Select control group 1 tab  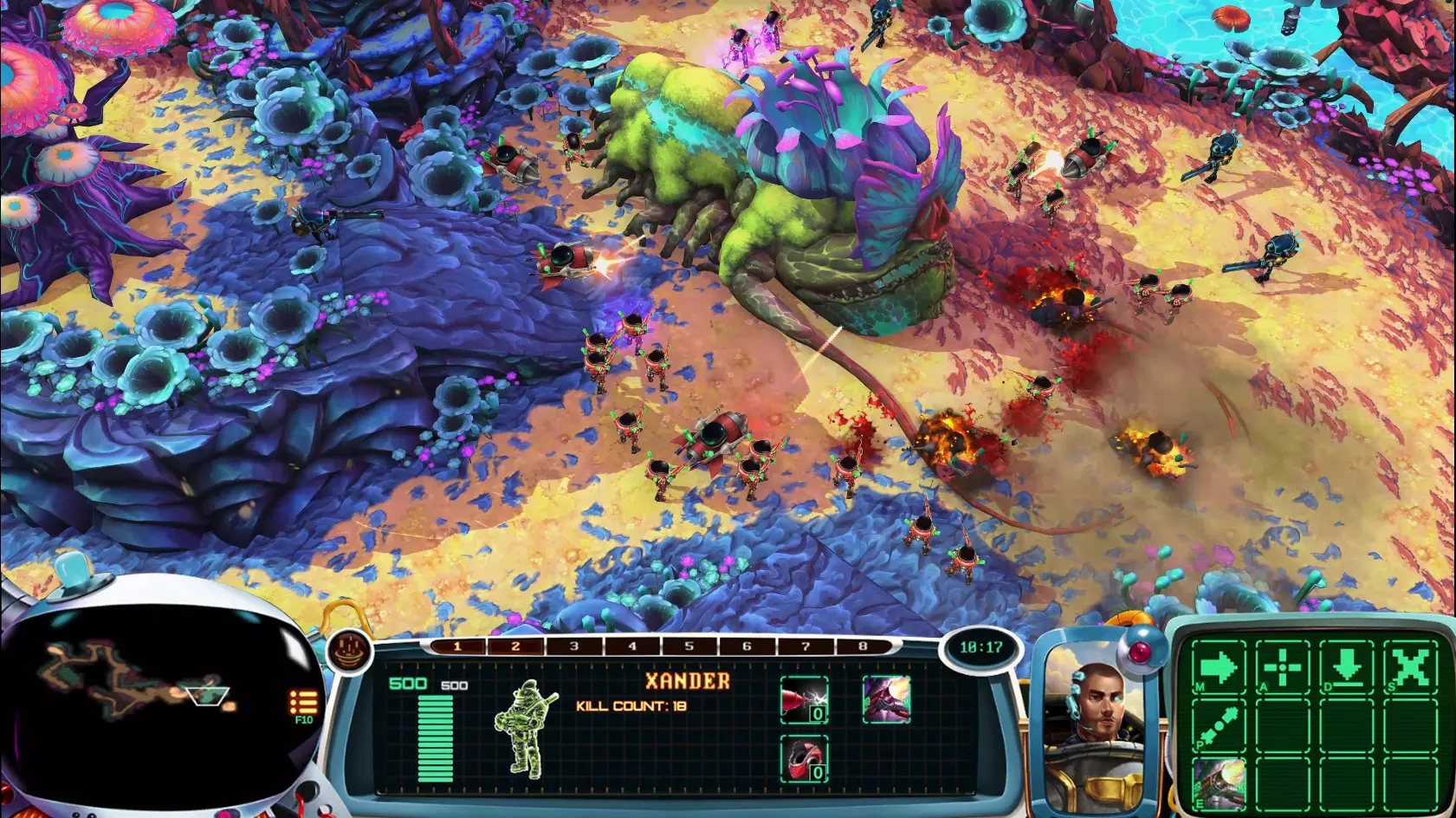[457, 646]
